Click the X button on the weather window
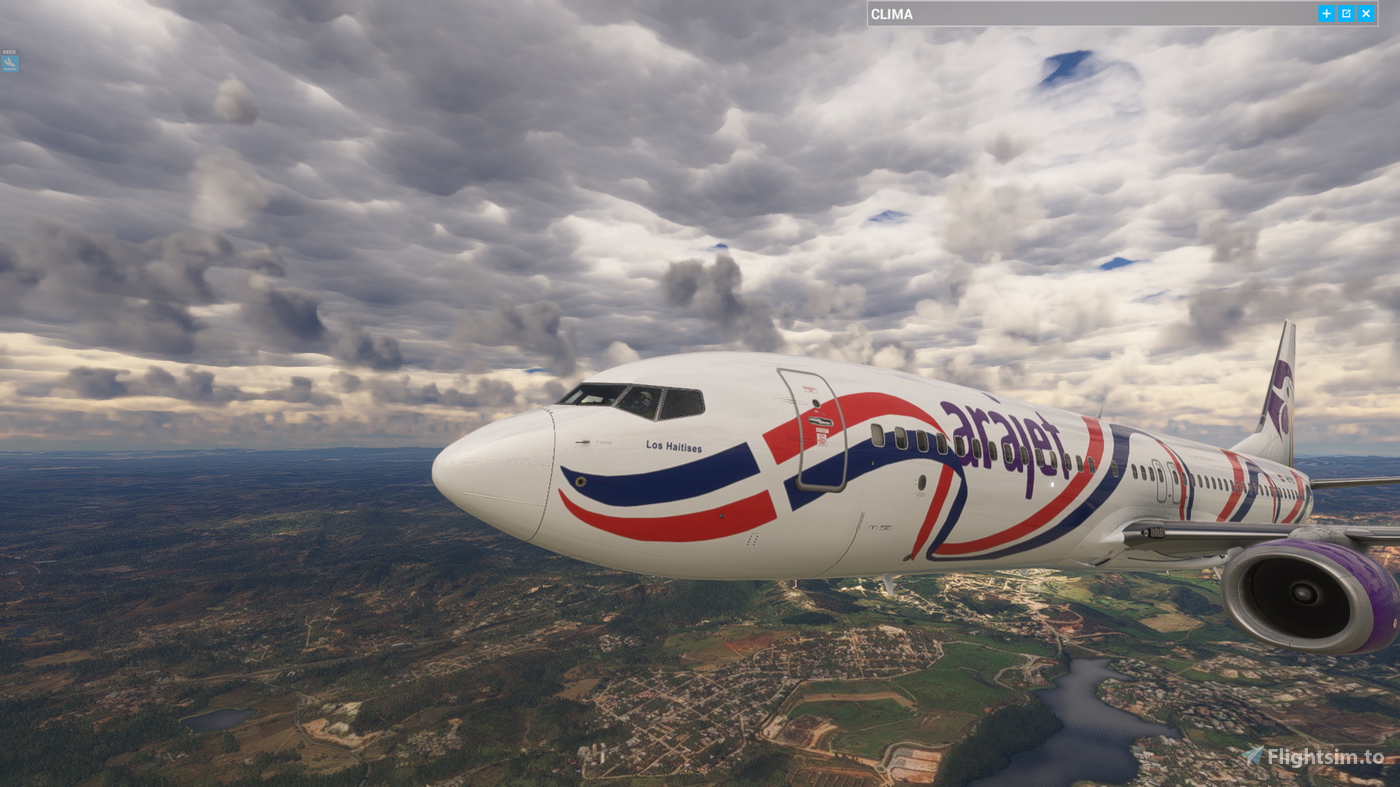 (x=1364, y=11)
